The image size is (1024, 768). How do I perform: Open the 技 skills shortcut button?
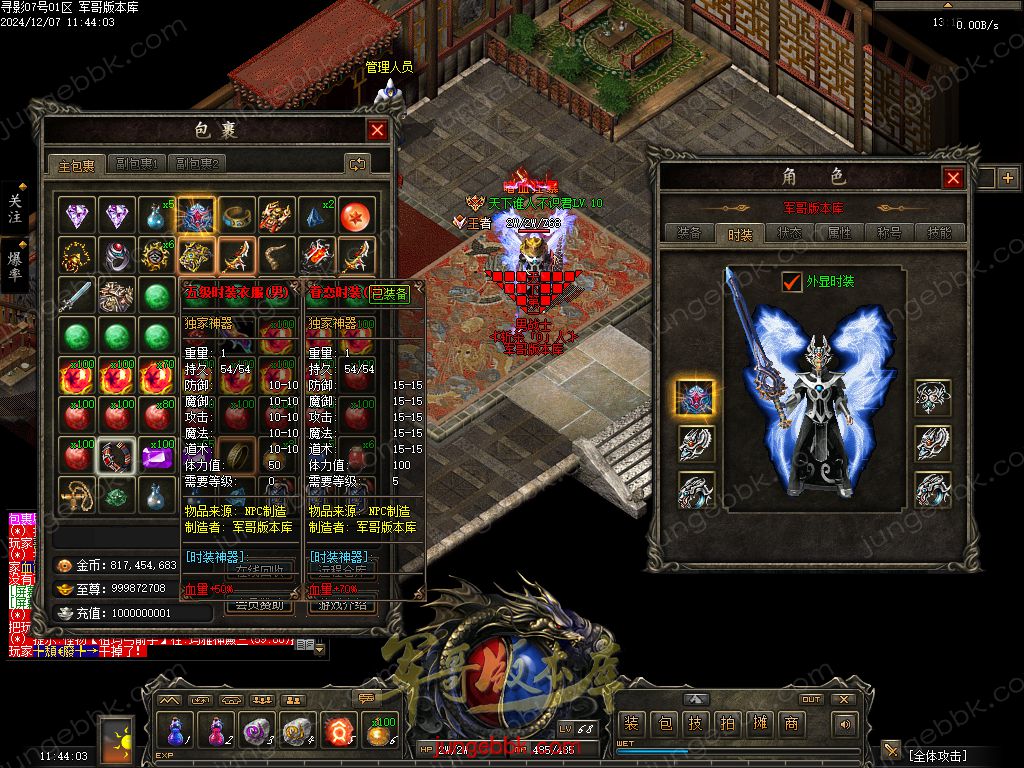pyautogui.click(x=696, y=724)
